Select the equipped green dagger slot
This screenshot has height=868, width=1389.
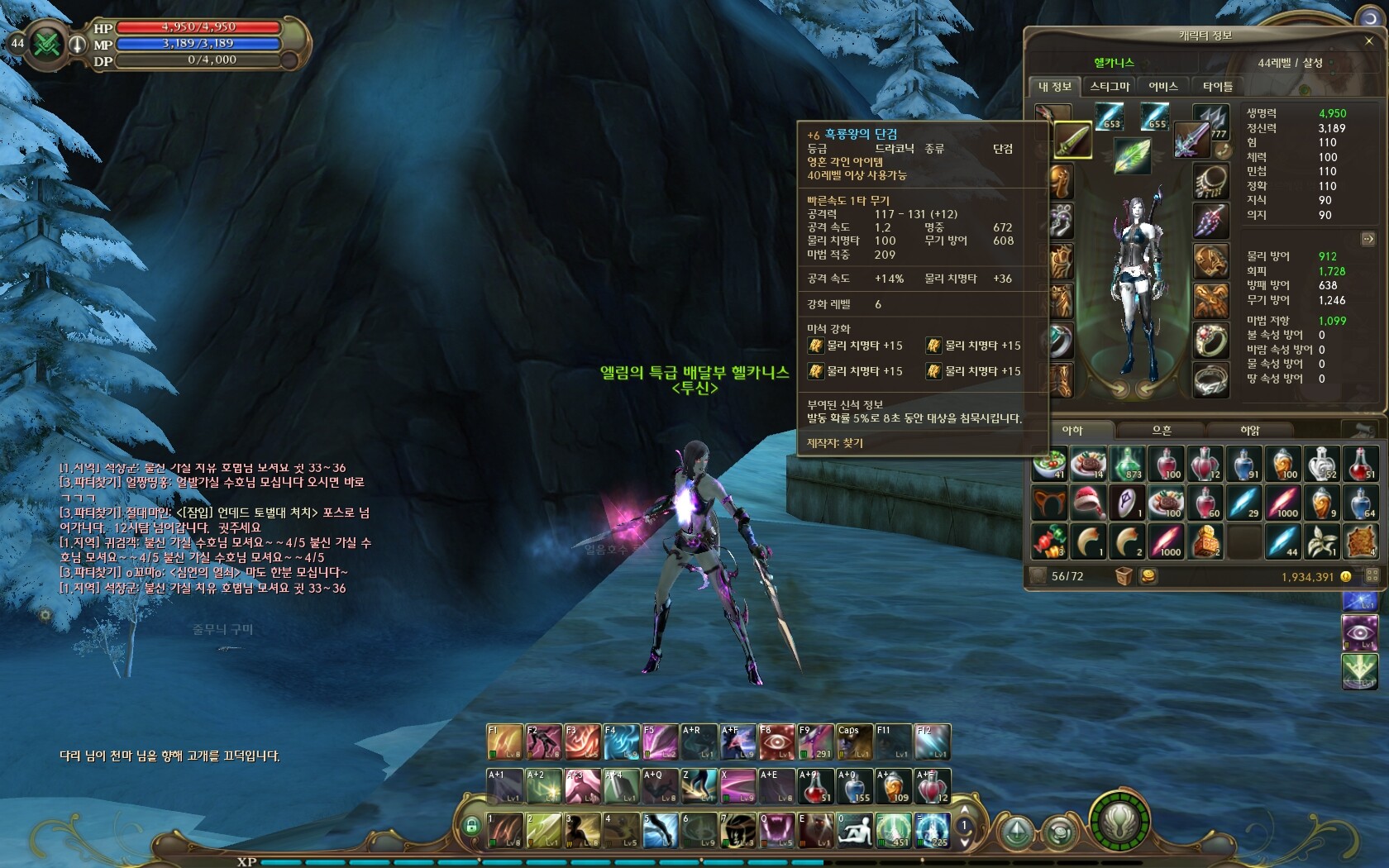pyautogui.click(x=1072, y=141)
